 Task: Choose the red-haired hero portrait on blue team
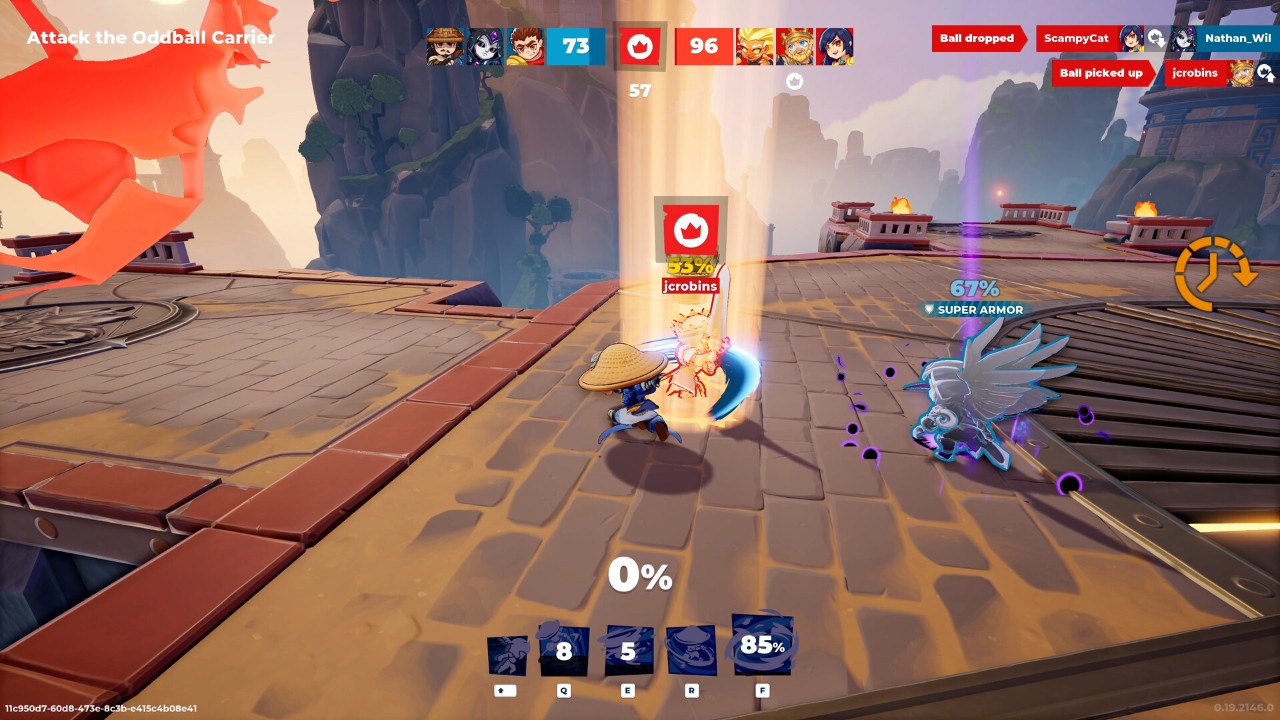525,46
